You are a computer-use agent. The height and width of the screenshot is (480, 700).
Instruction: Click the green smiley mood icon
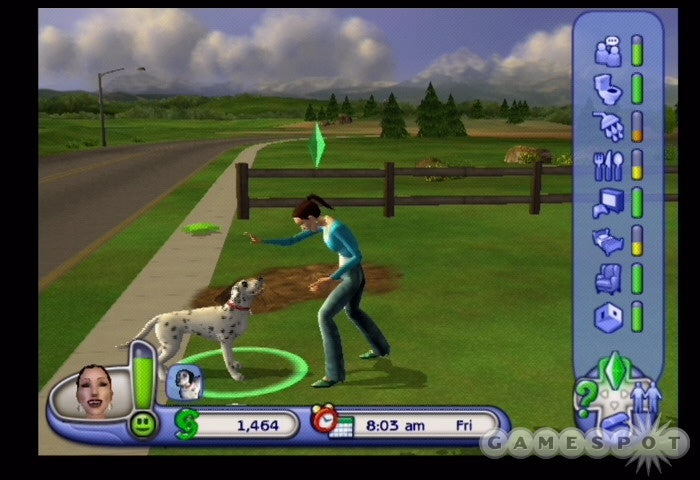(143, 424)
